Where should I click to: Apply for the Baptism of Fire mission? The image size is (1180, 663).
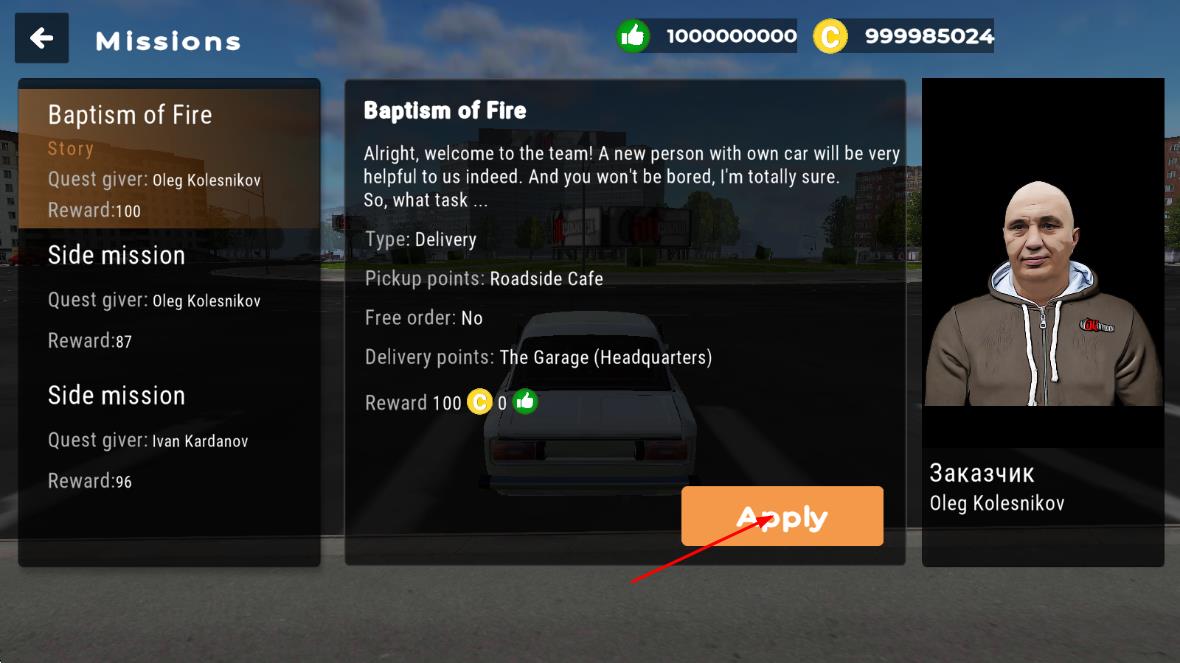click(x=782, y=516)
